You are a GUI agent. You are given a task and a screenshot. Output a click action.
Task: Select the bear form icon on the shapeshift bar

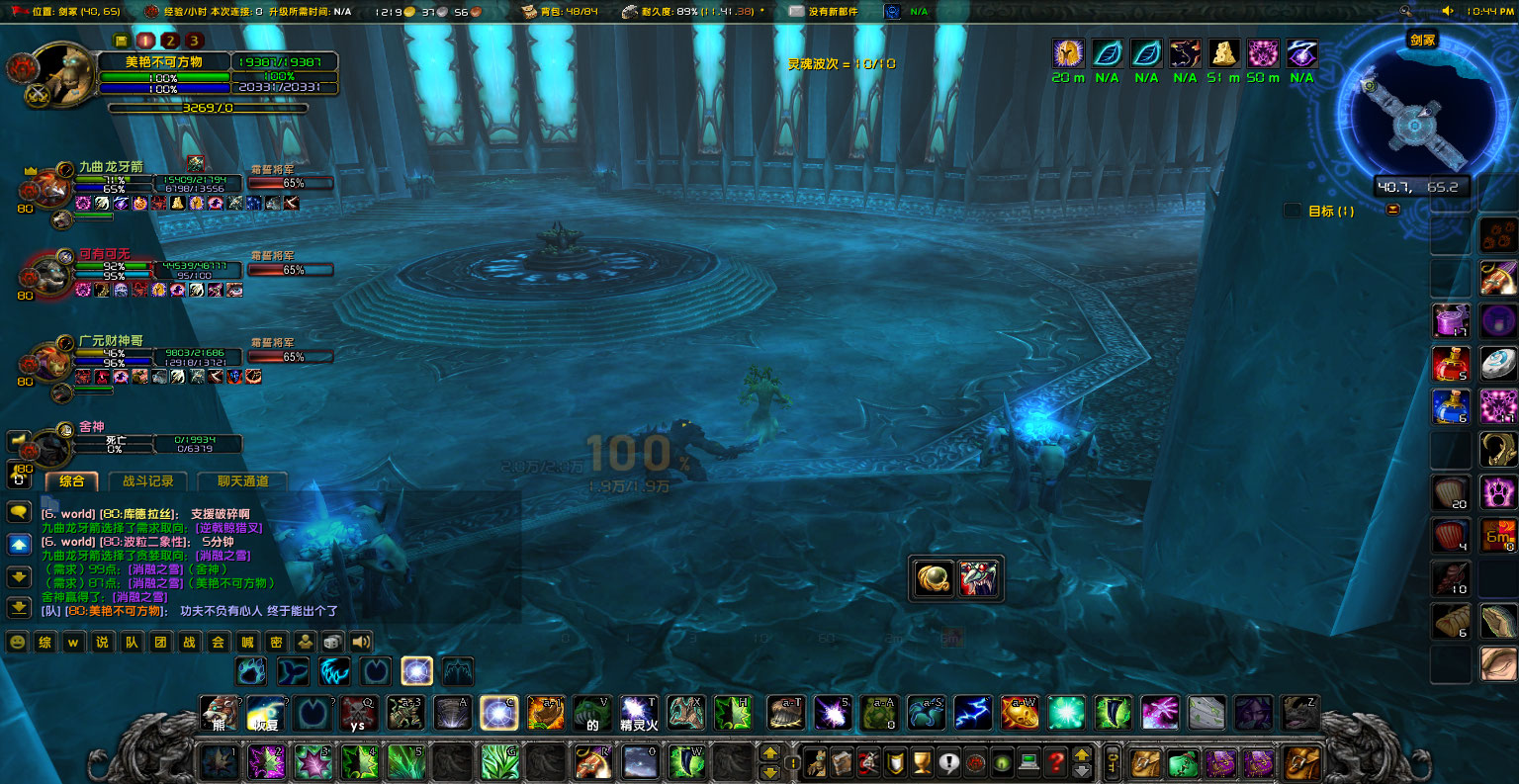coord(251,670)
